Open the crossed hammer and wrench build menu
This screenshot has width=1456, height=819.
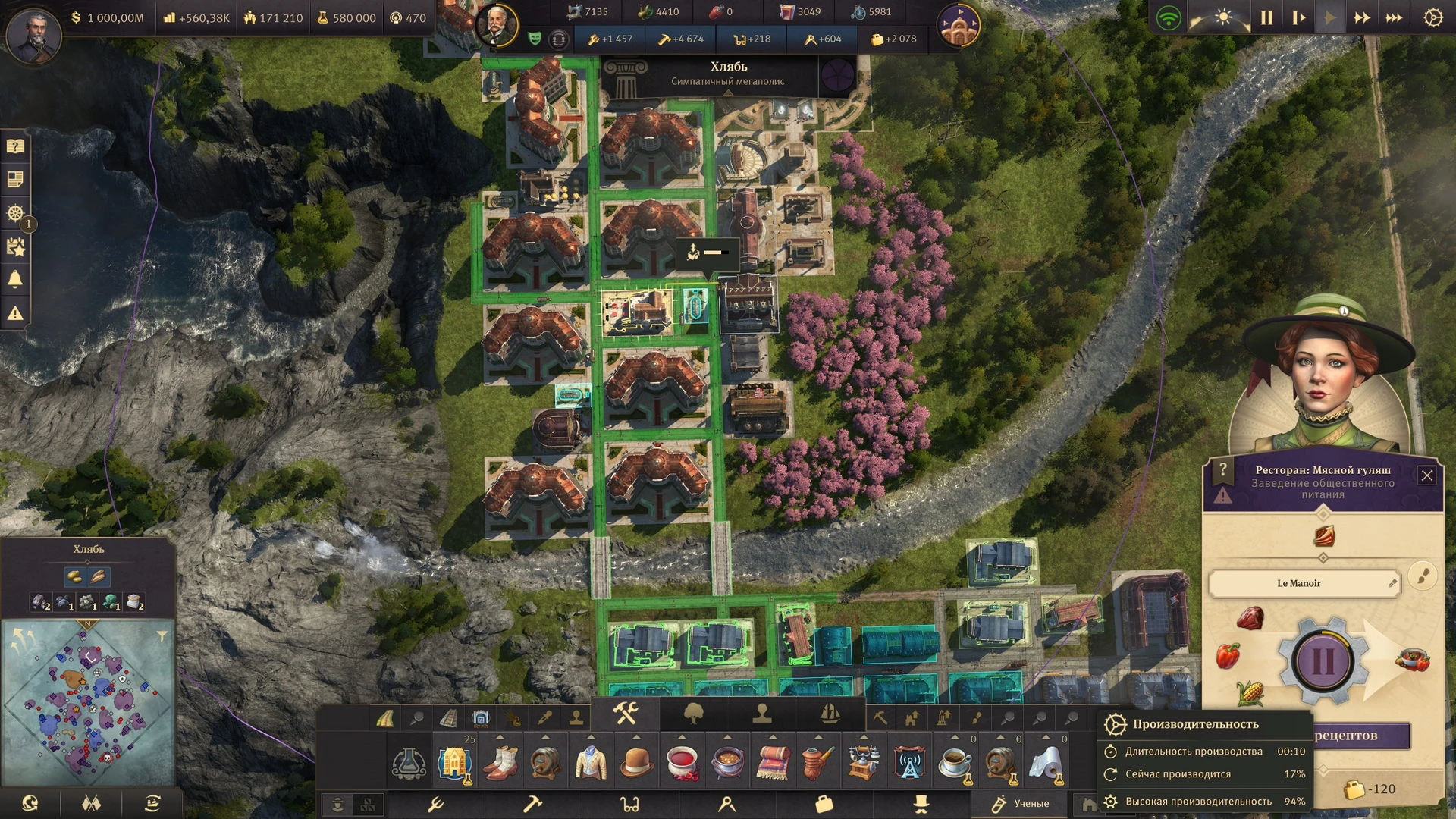(626, 714)
